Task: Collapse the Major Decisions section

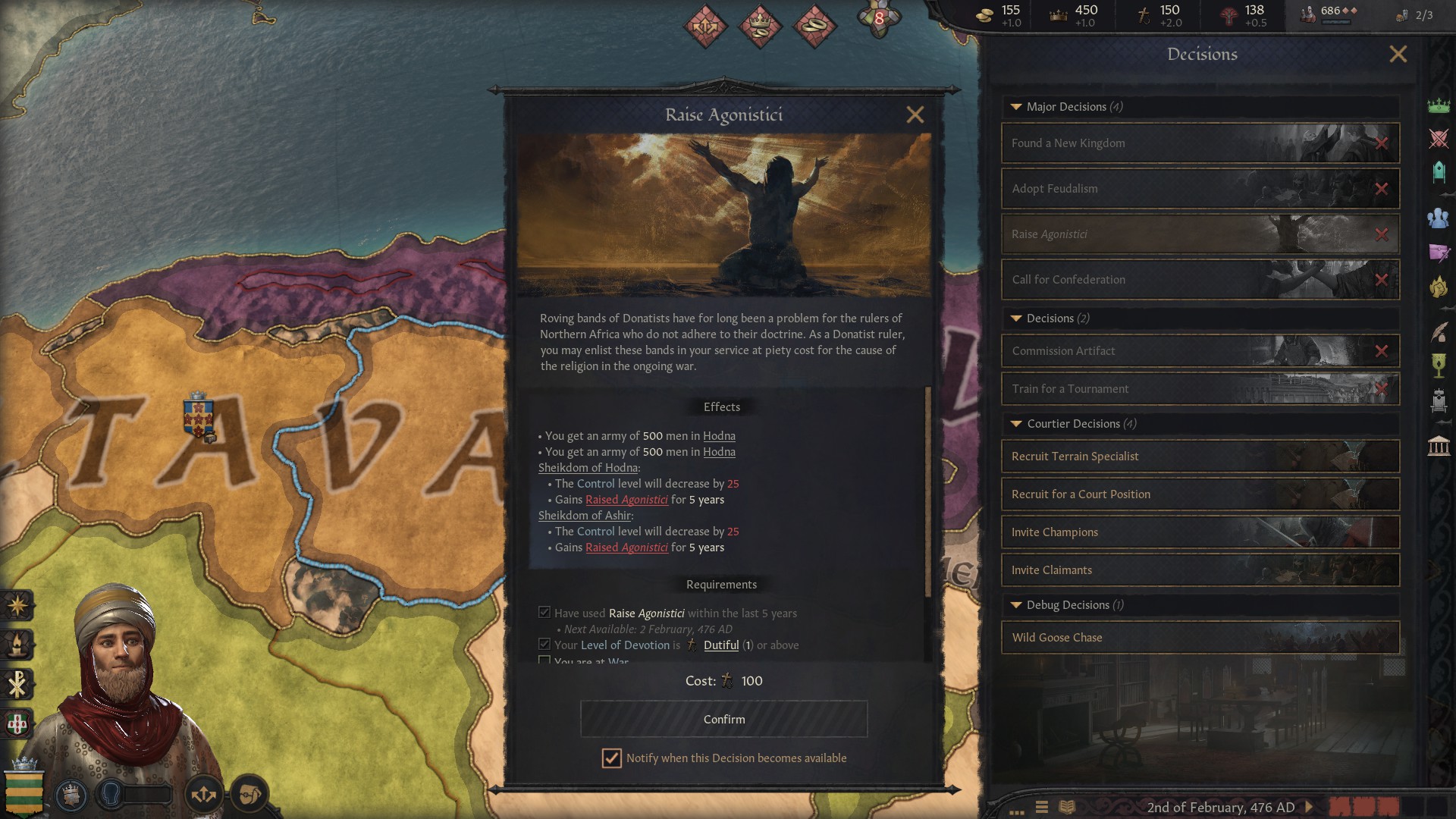Action: pos(1016,107)
